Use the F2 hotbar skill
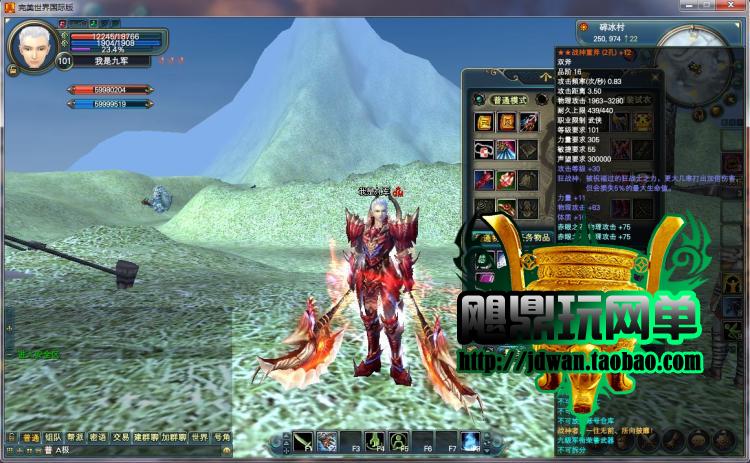Screen dimensions: 750x463 click(326, 440)
